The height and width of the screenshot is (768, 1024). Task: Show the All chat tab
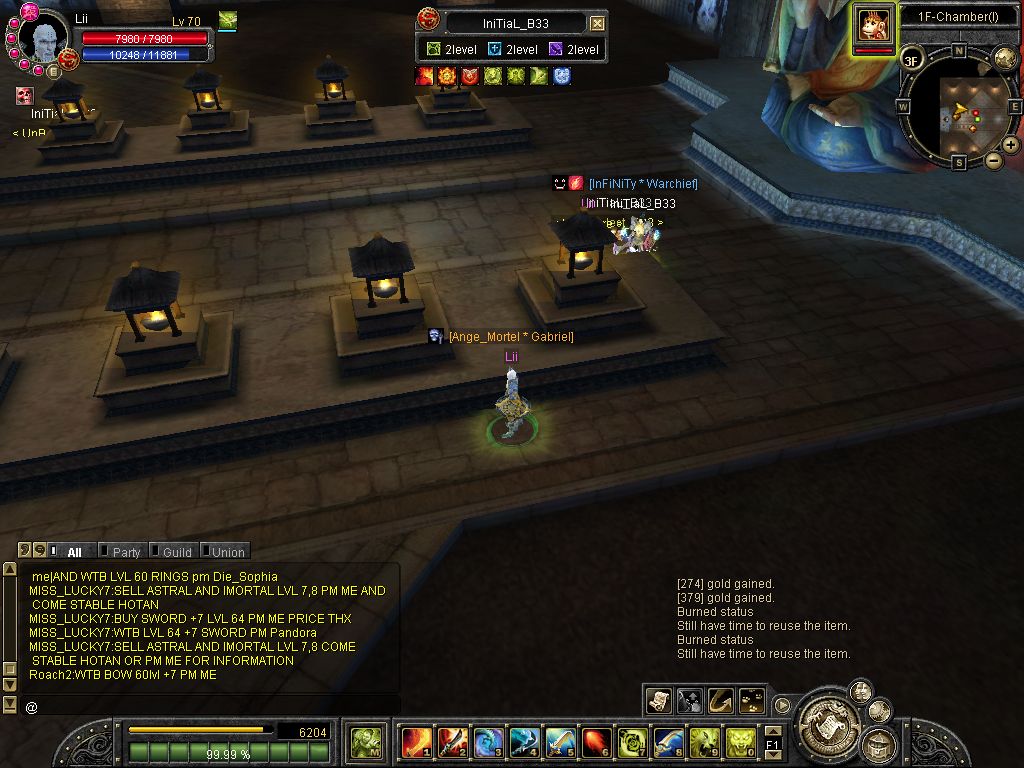click(x=74, y=552)
